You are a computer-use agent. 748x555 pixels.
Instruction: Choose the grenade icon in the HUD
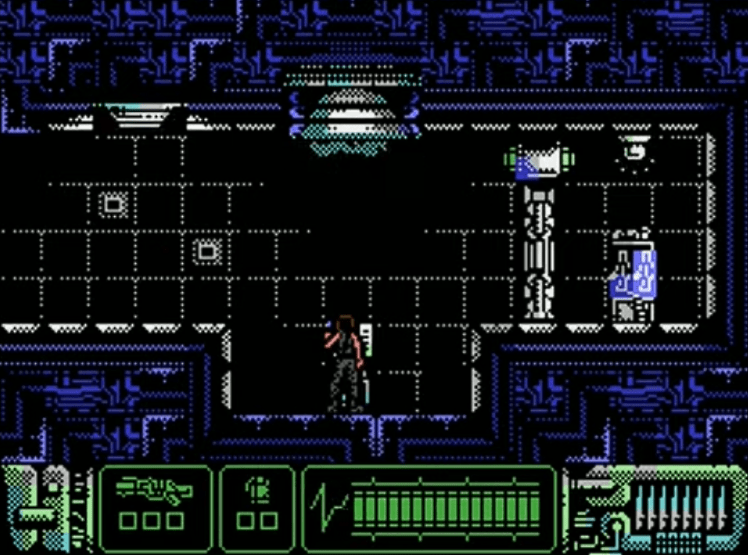point(257,490)
